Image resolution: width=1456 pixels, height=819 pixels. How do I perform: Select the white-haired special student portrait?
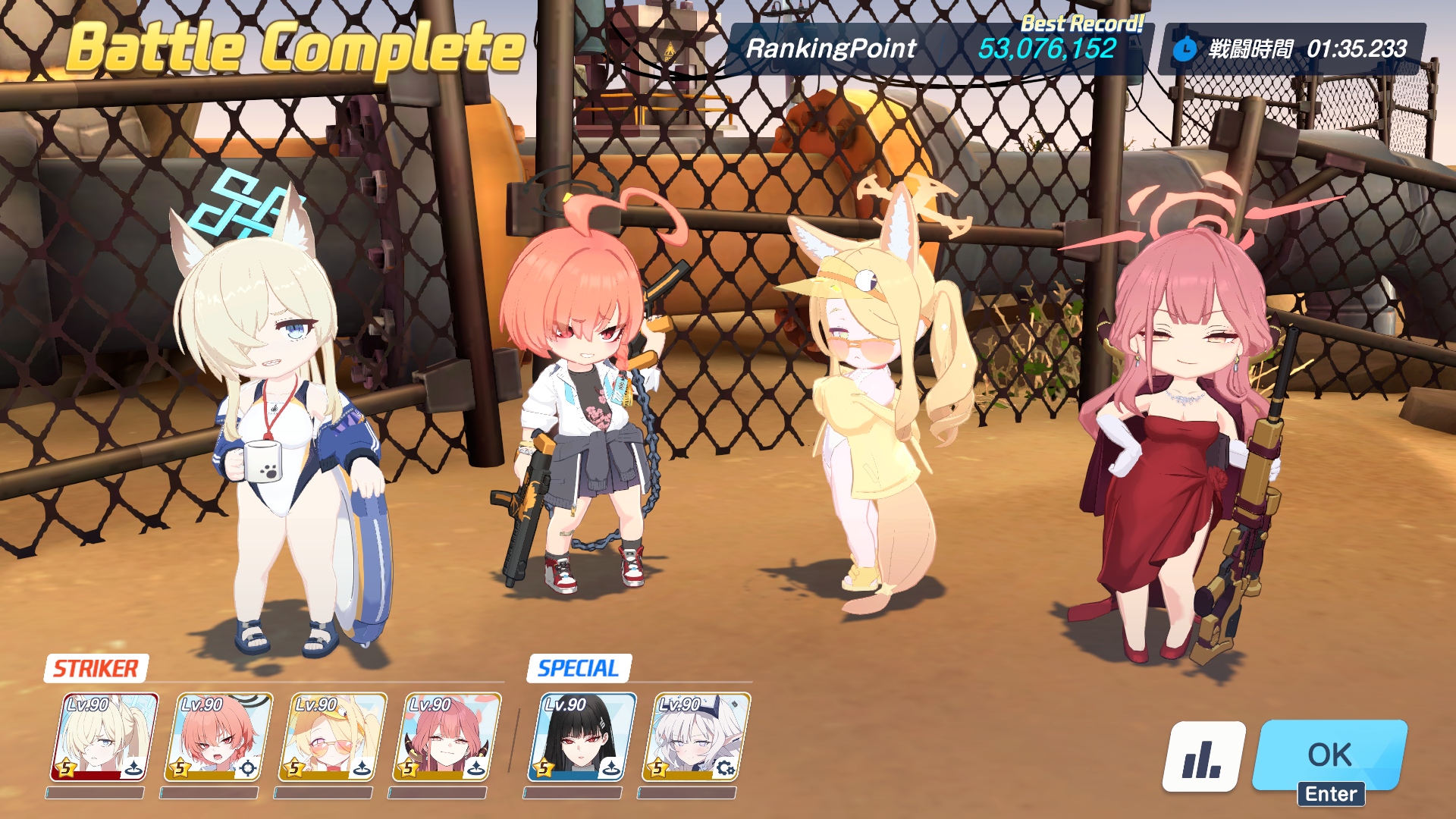pos(695,737)
